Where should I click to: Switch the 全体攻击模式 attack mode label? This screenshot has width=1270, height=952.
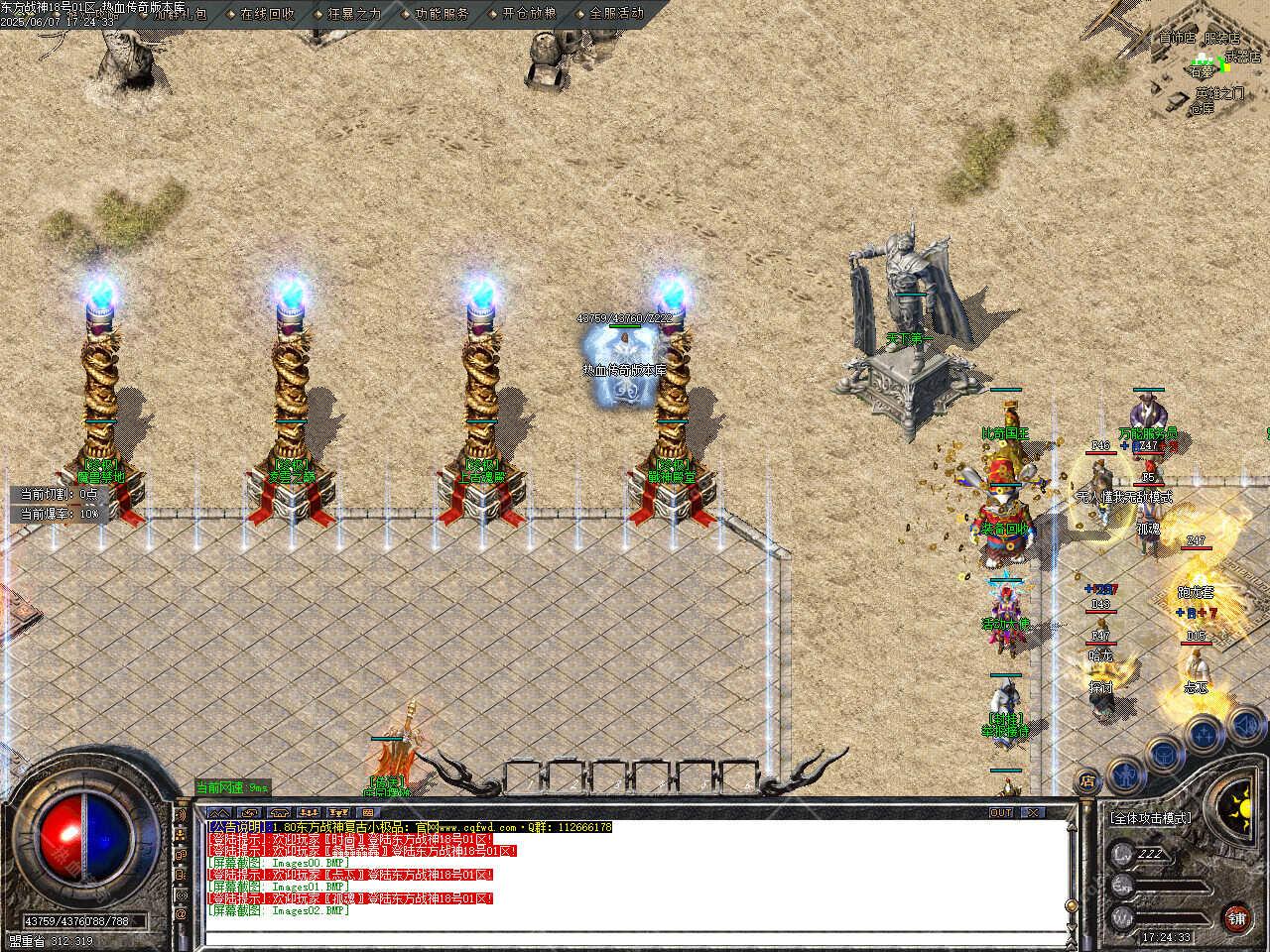(1151, 818)
